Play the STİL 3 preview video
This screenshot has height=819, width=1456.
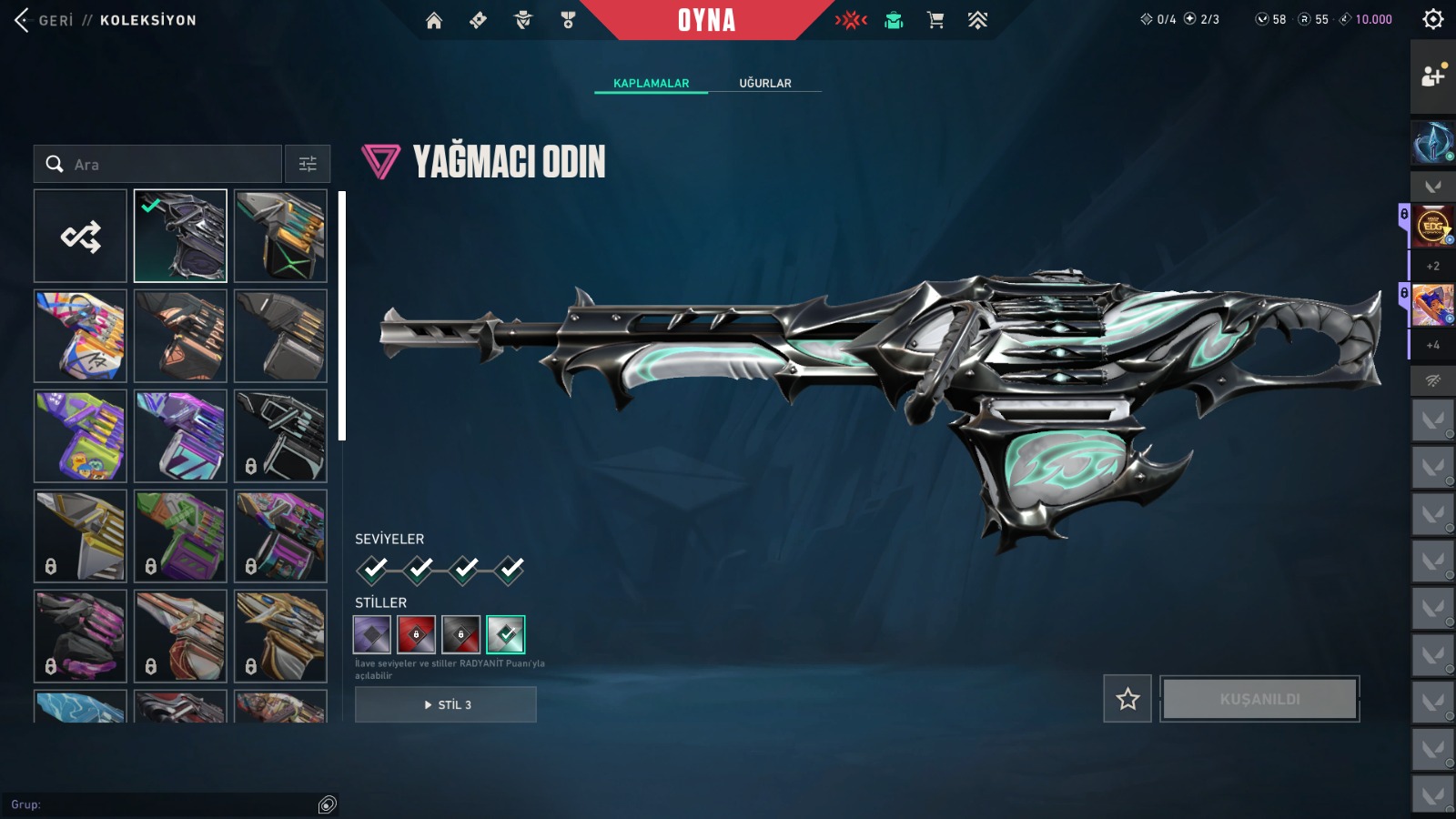446,704
